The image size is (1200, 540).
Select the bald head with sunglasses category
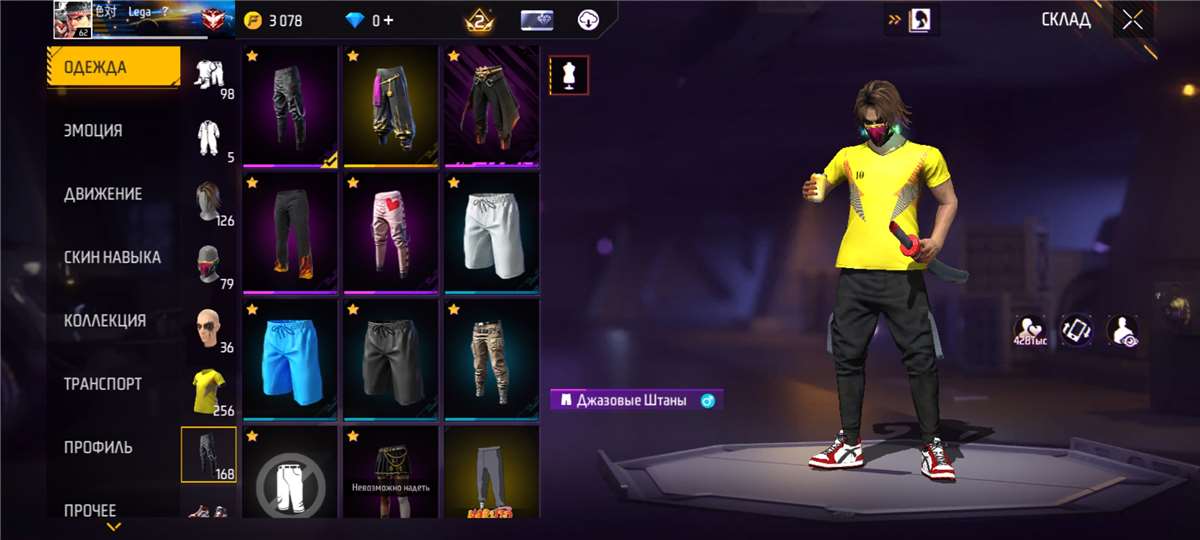pos(209,328)
